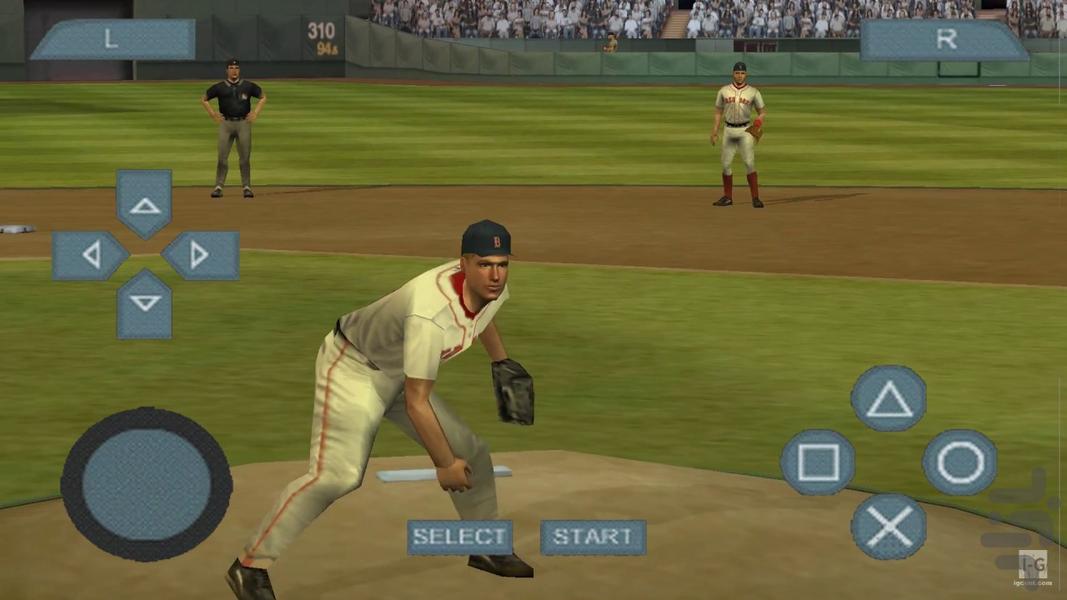Click the D-pad down arrow

[x=145, y=304]
